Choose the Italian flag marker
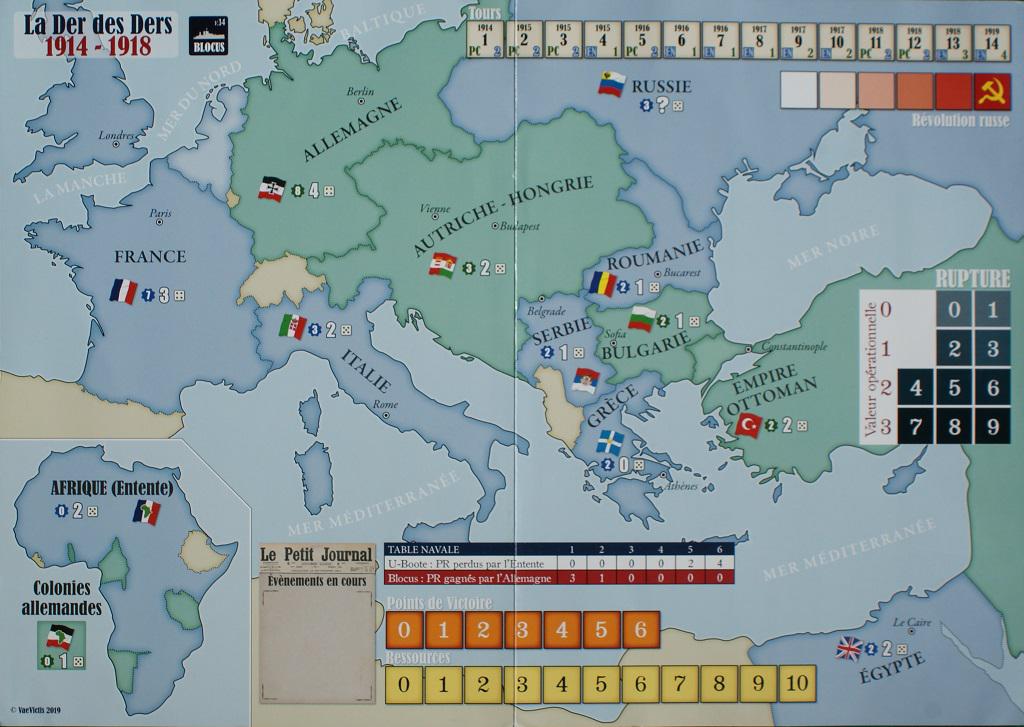Viewport: 1024px width, 727px height. pos(293,326)
